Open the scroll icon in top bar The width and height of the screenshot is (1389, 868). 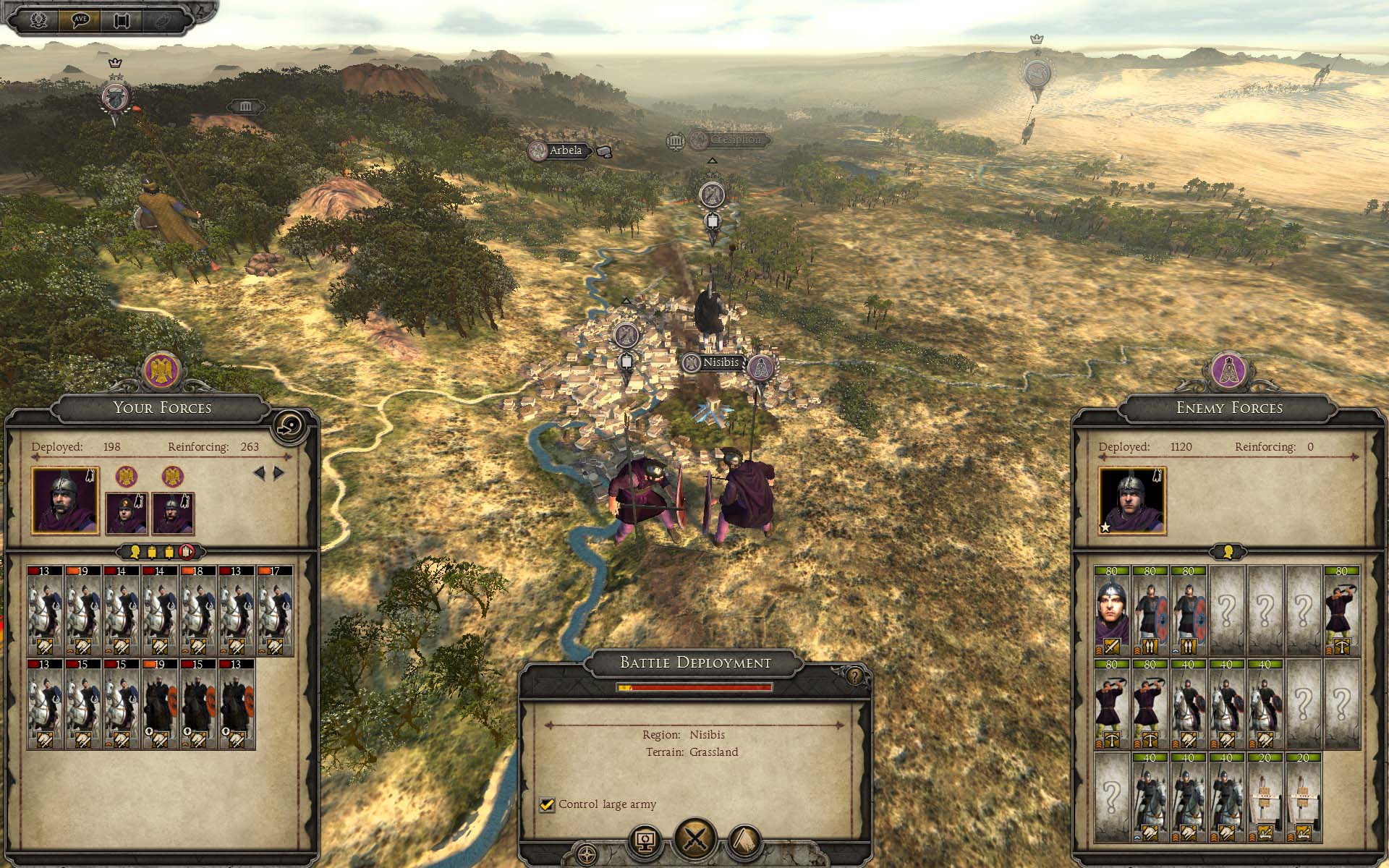click(121, 20)
